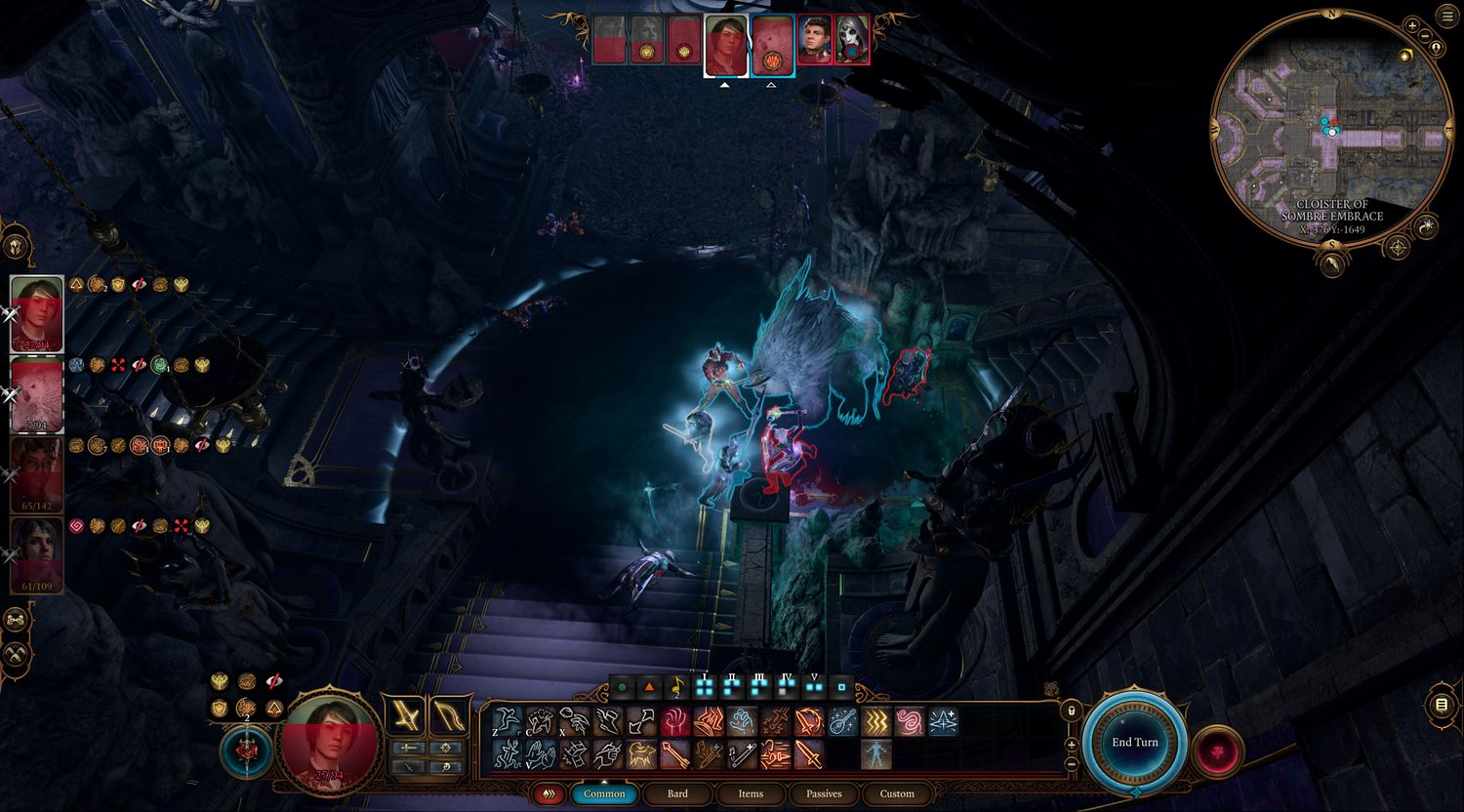Show the Passives hotbar tab
Viewport: 1464px width, 812px height.
(x=824, y=793)
